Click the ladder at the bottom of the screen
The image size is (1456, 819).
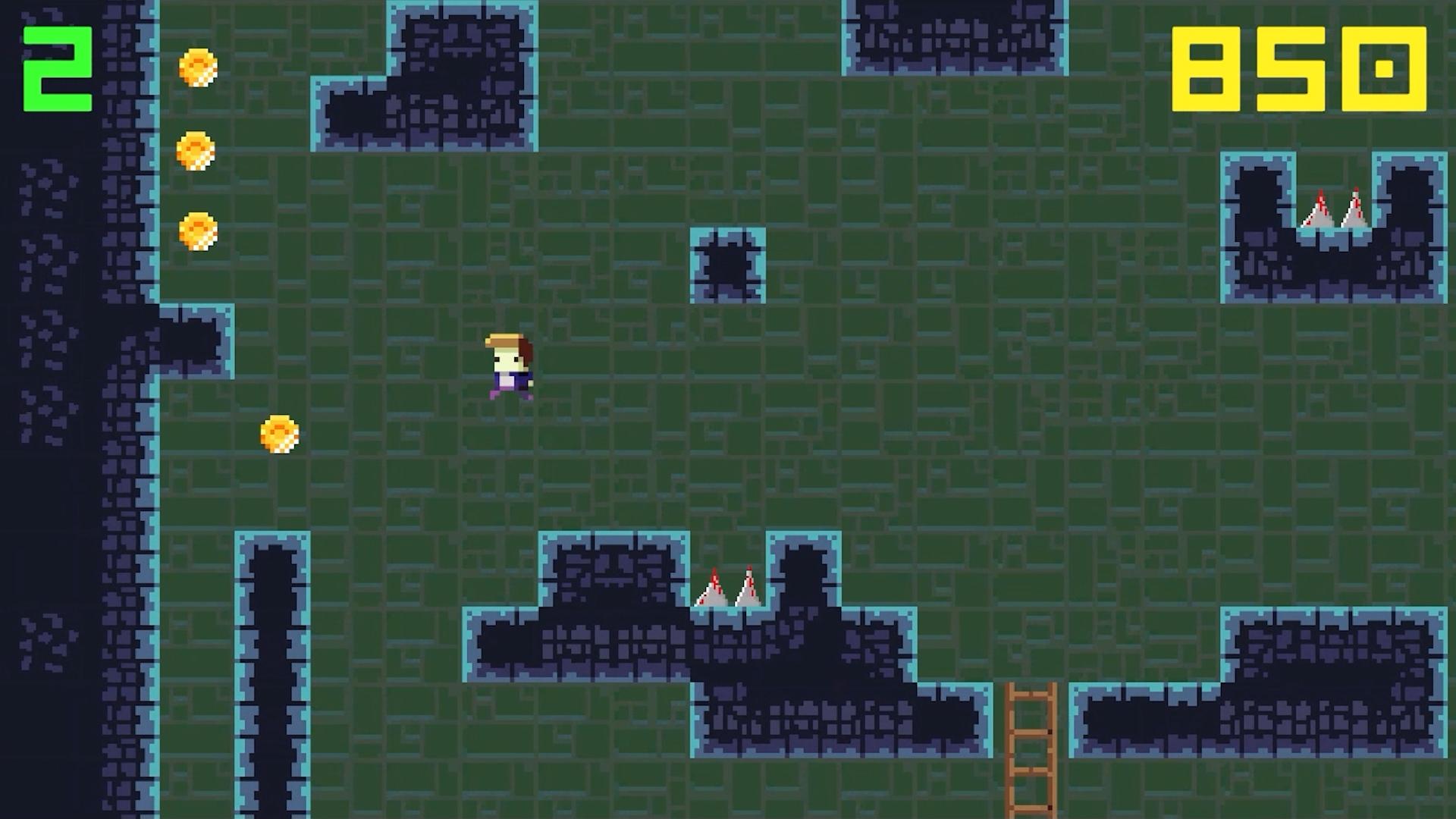click(1031, 751)
